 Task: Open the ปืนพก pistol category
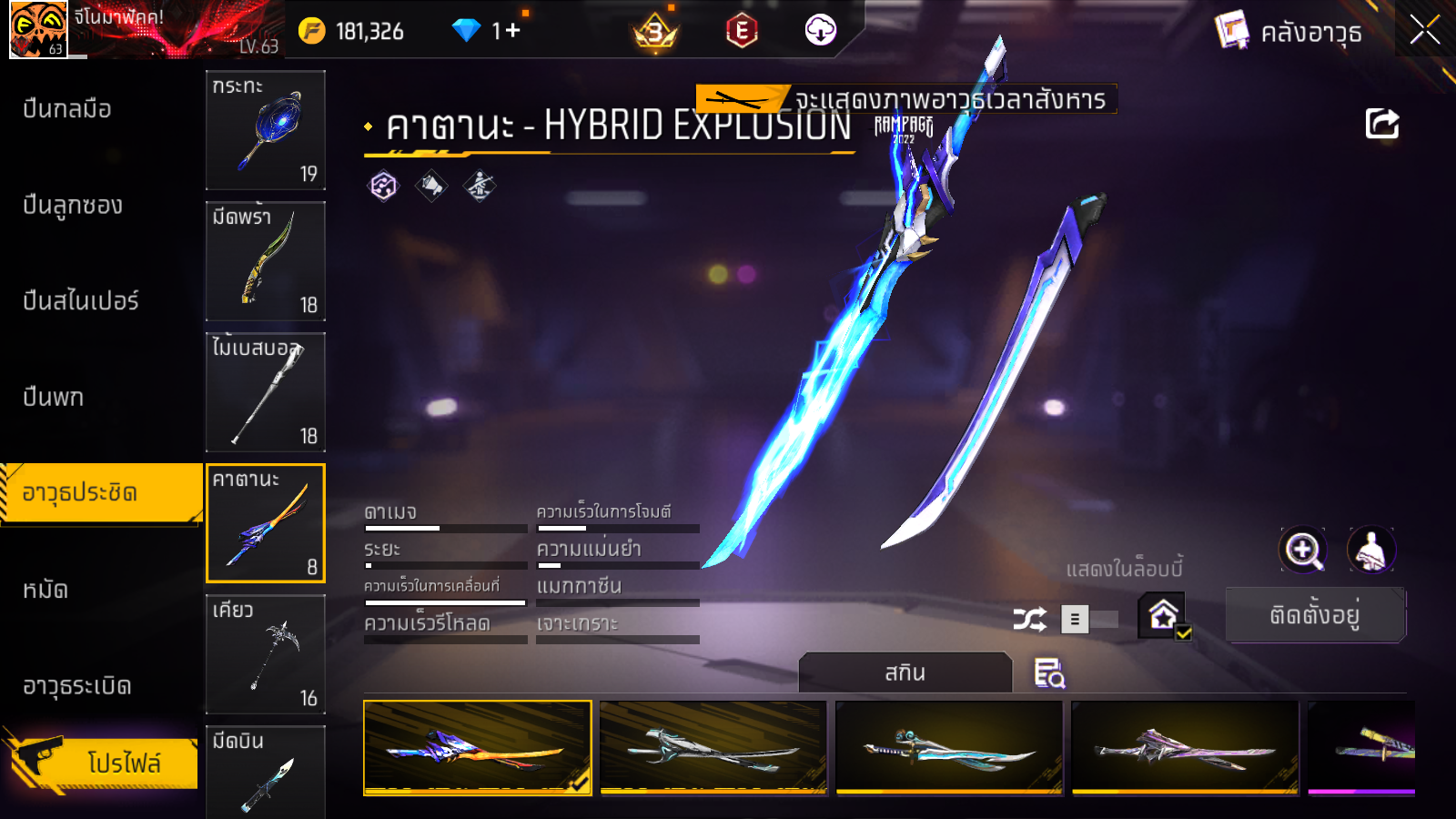click(x=54, y=398)
